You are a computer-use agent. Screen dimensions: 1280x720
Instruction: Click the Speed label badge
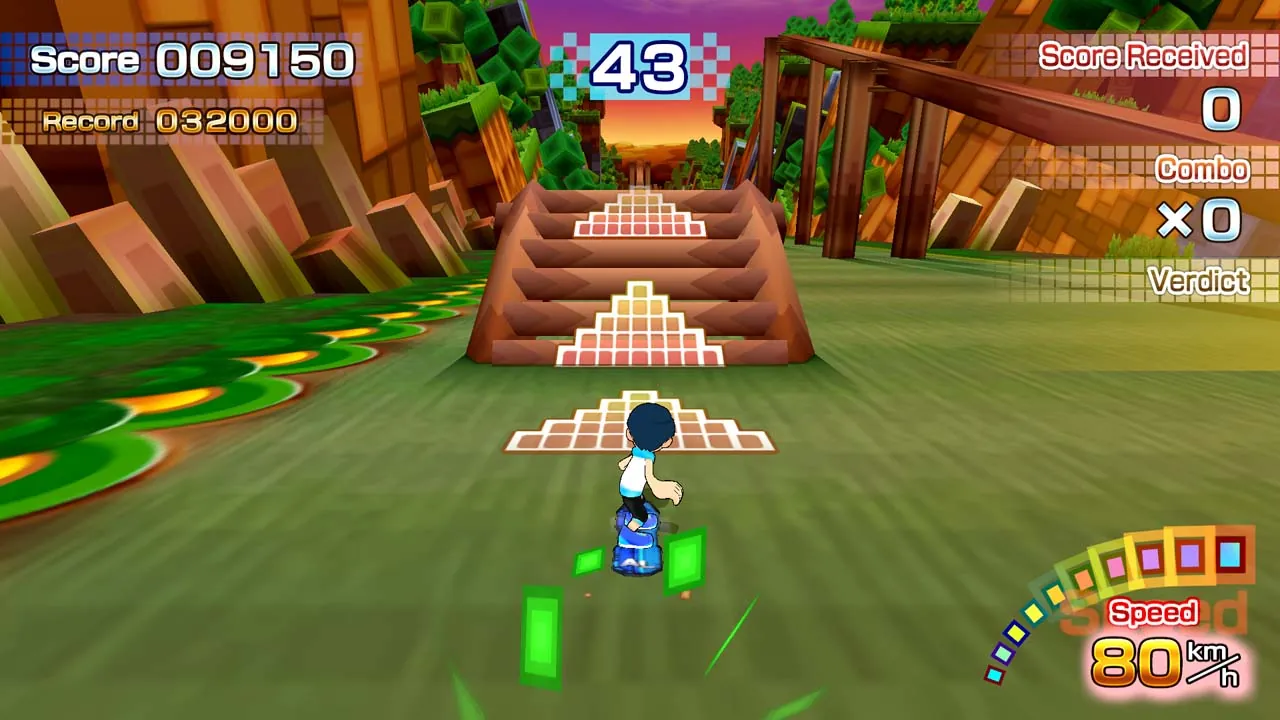tap(1154, 612)
